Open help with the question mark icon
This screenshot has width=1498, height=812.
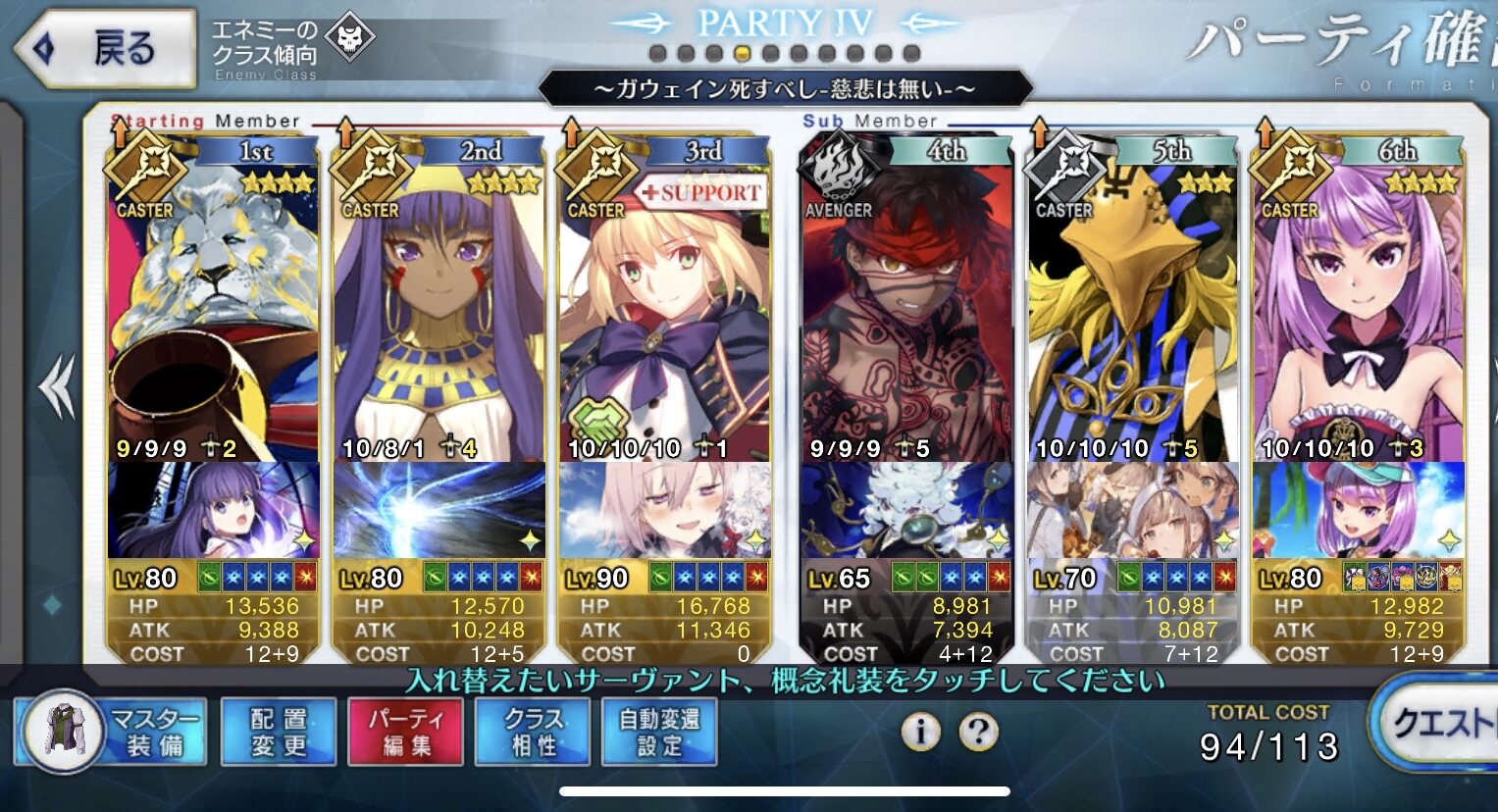[x=978, y=731]
